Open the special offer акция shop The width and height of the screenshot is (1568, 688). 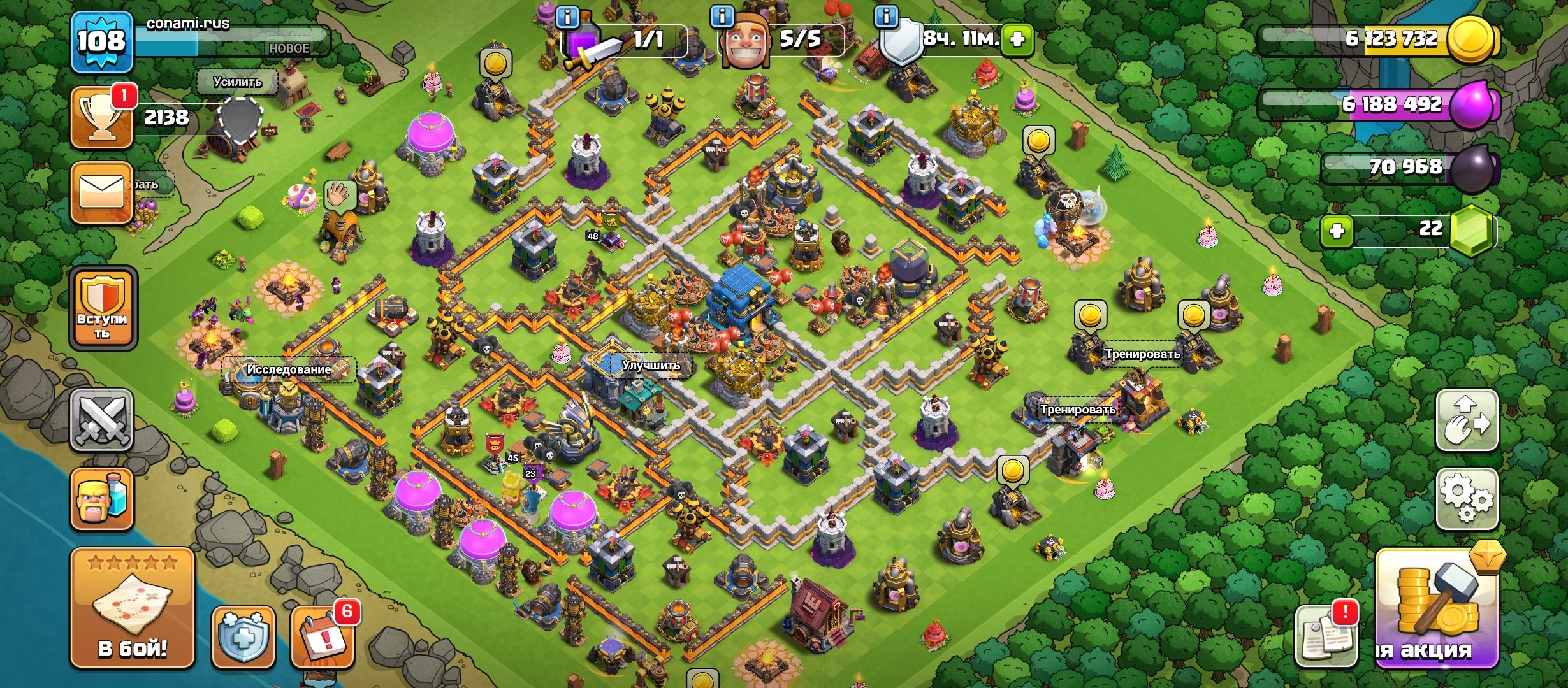pos(1437,608)
